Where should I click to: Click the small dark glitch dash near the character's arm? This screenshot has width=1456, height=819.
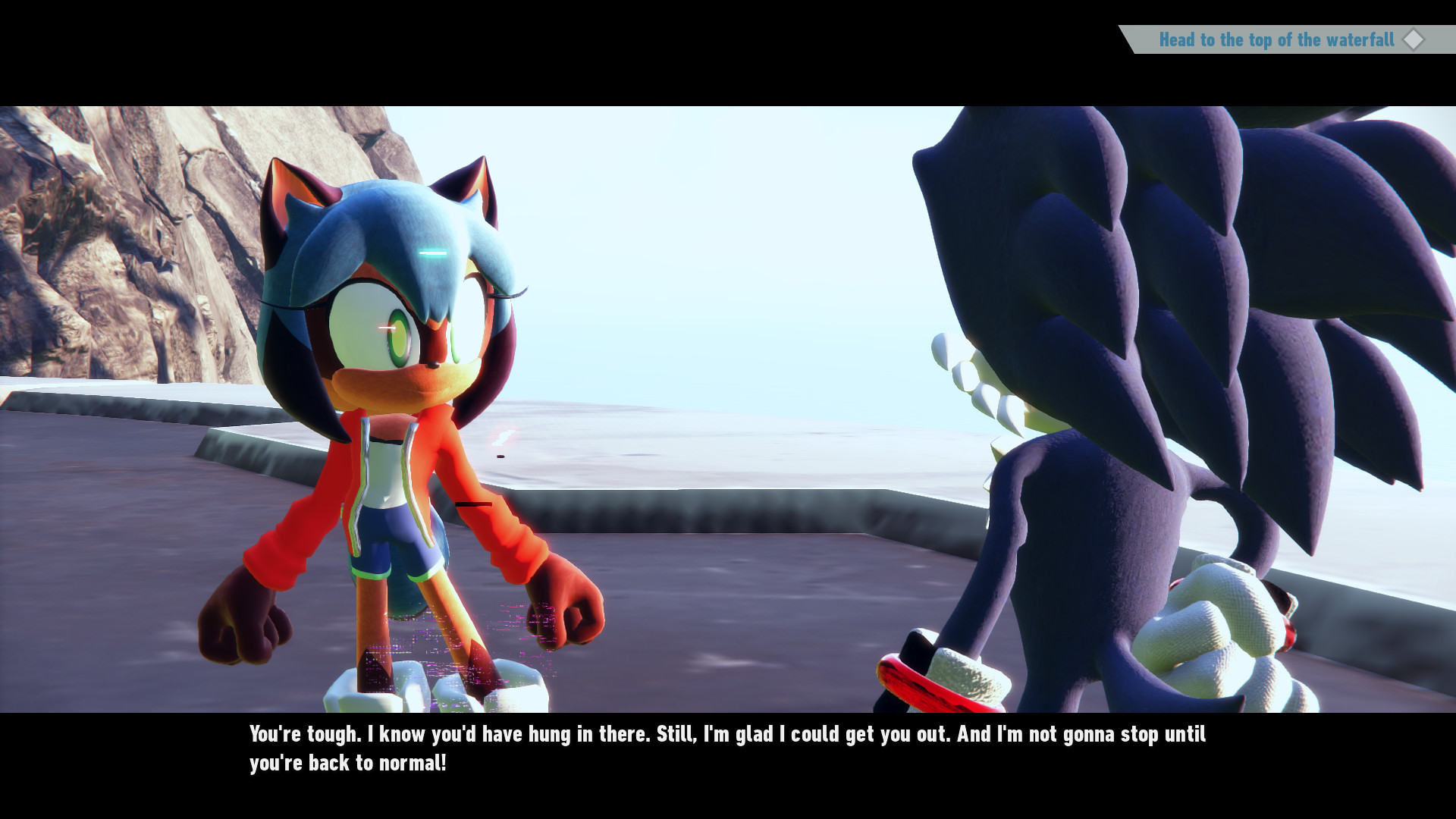tap(474, 503)
